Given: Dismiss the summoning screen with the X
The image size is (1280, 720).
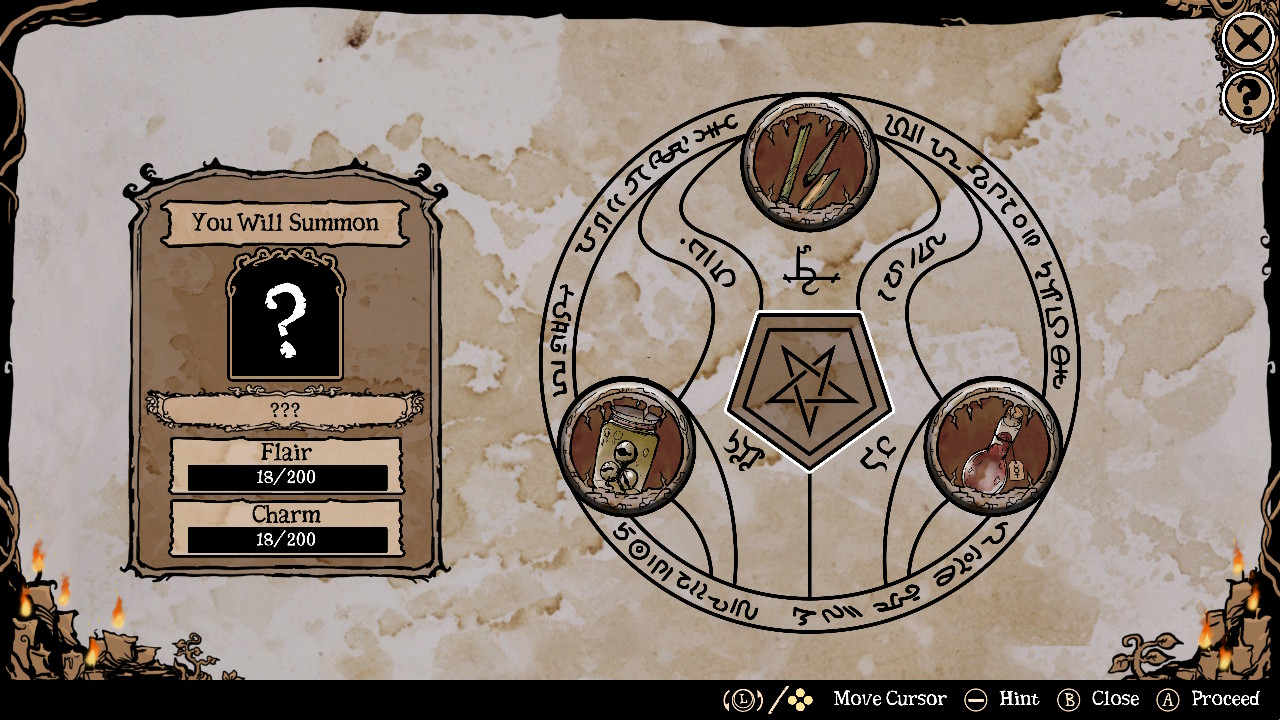Looking at the screenshot, I should tap(1246, 40).
